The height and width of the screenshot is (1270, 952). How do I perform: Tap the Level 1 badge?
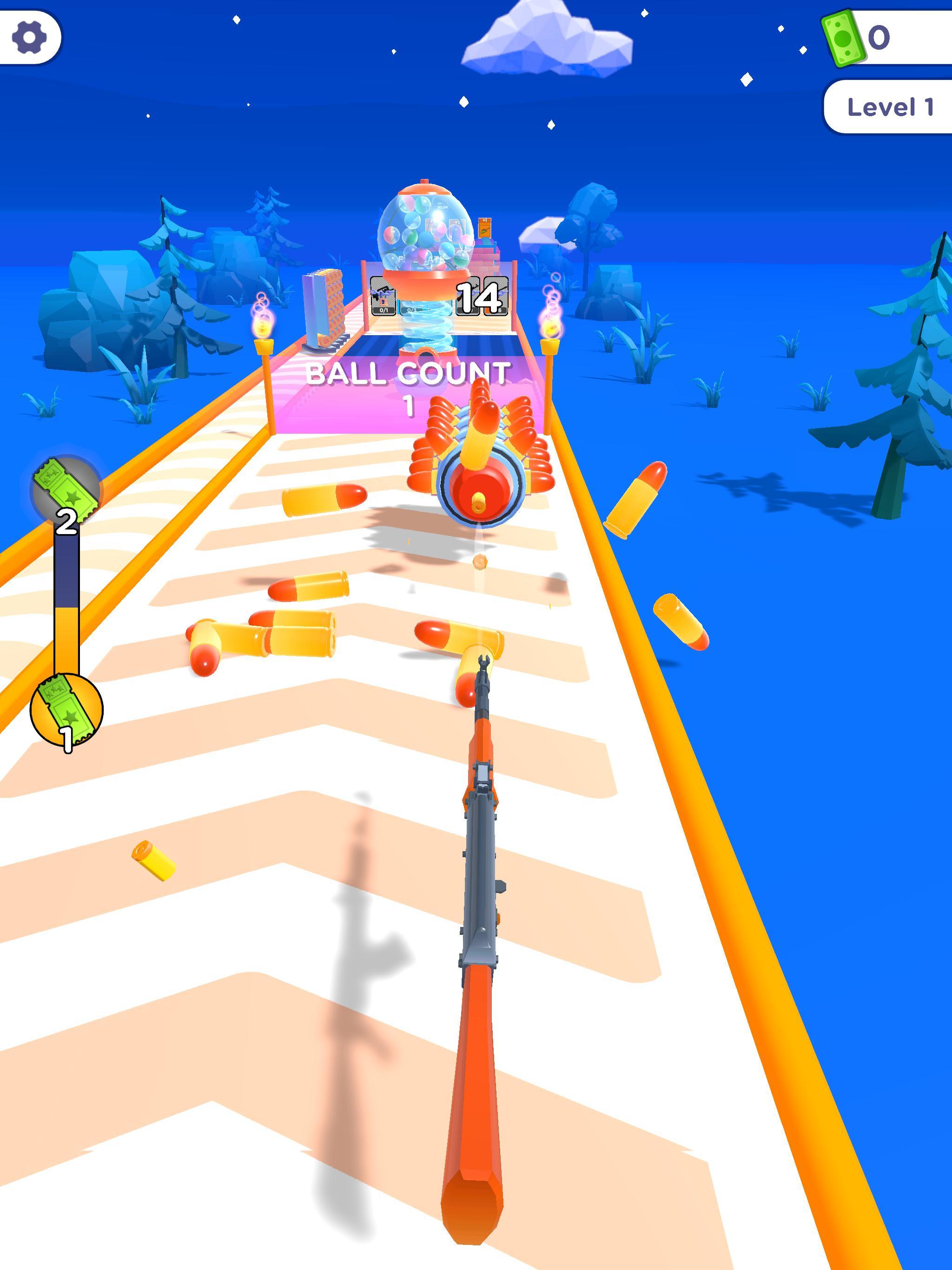(889, 107)
